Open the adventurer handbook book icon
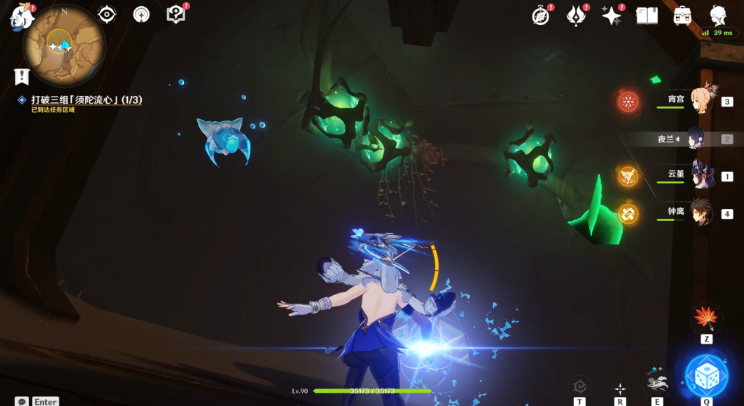Image resolution: width=744 pixels, height=406 pixels. [x=647, y=15]
